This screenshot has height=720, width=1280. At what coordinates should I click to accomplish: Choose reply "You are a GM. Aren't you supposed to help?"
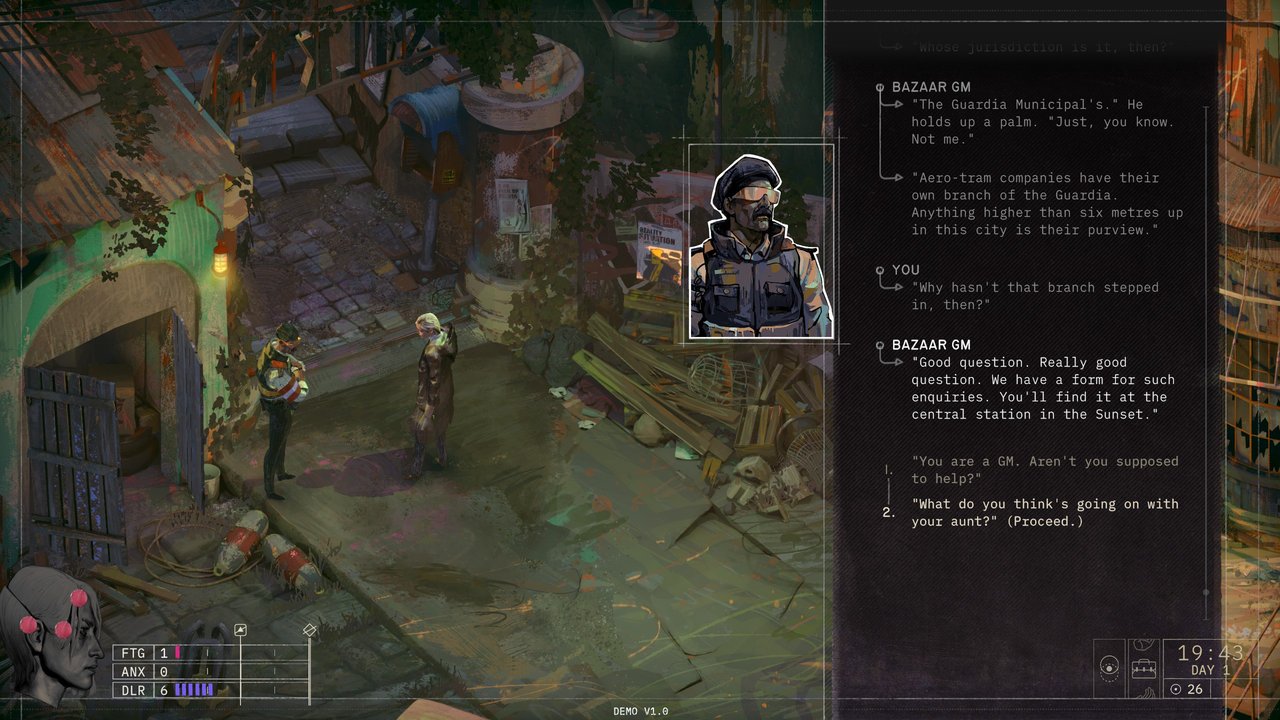tap(1030, 470)
